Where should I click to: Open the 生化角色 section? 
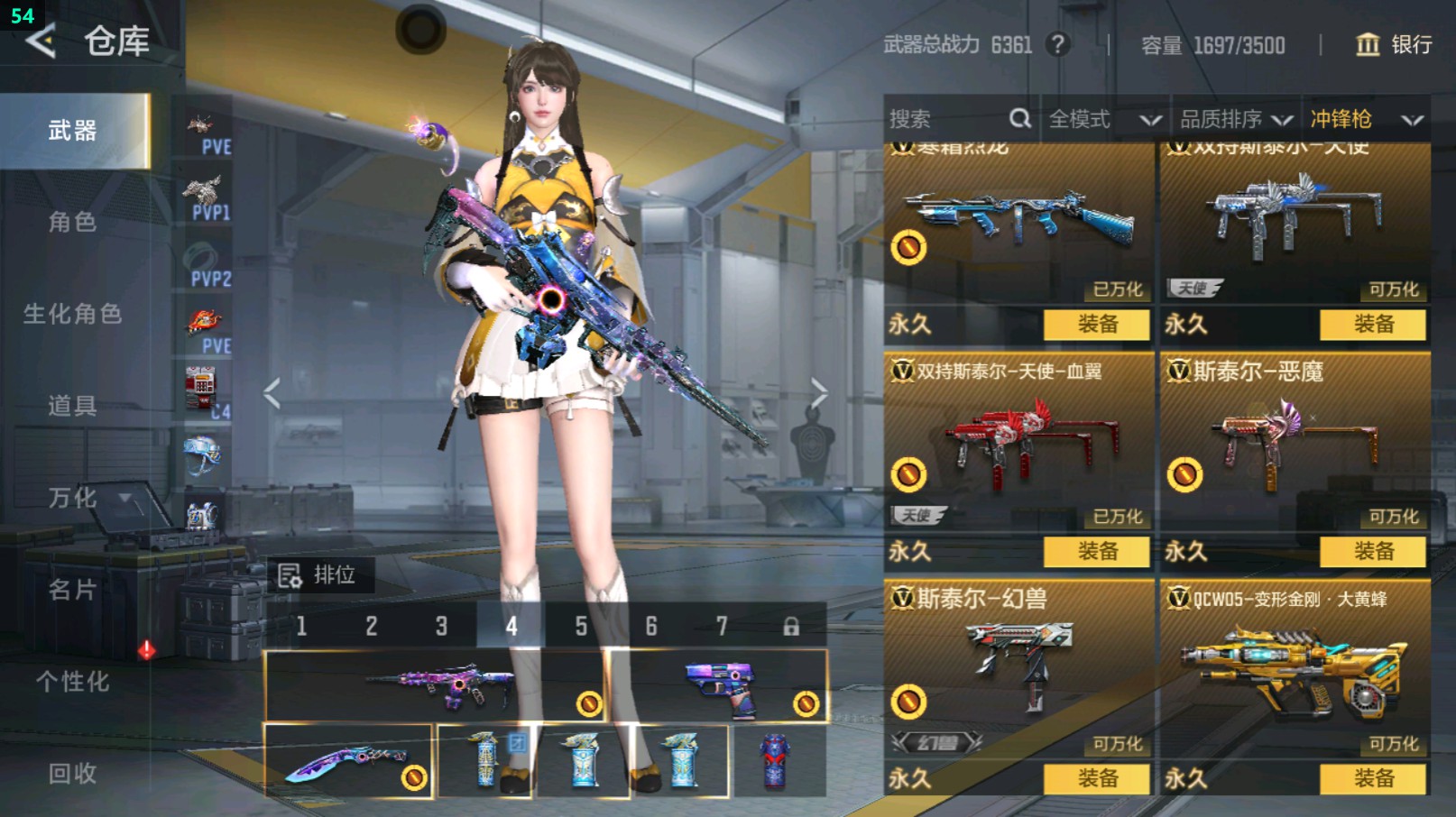click(x=72, y=314)
